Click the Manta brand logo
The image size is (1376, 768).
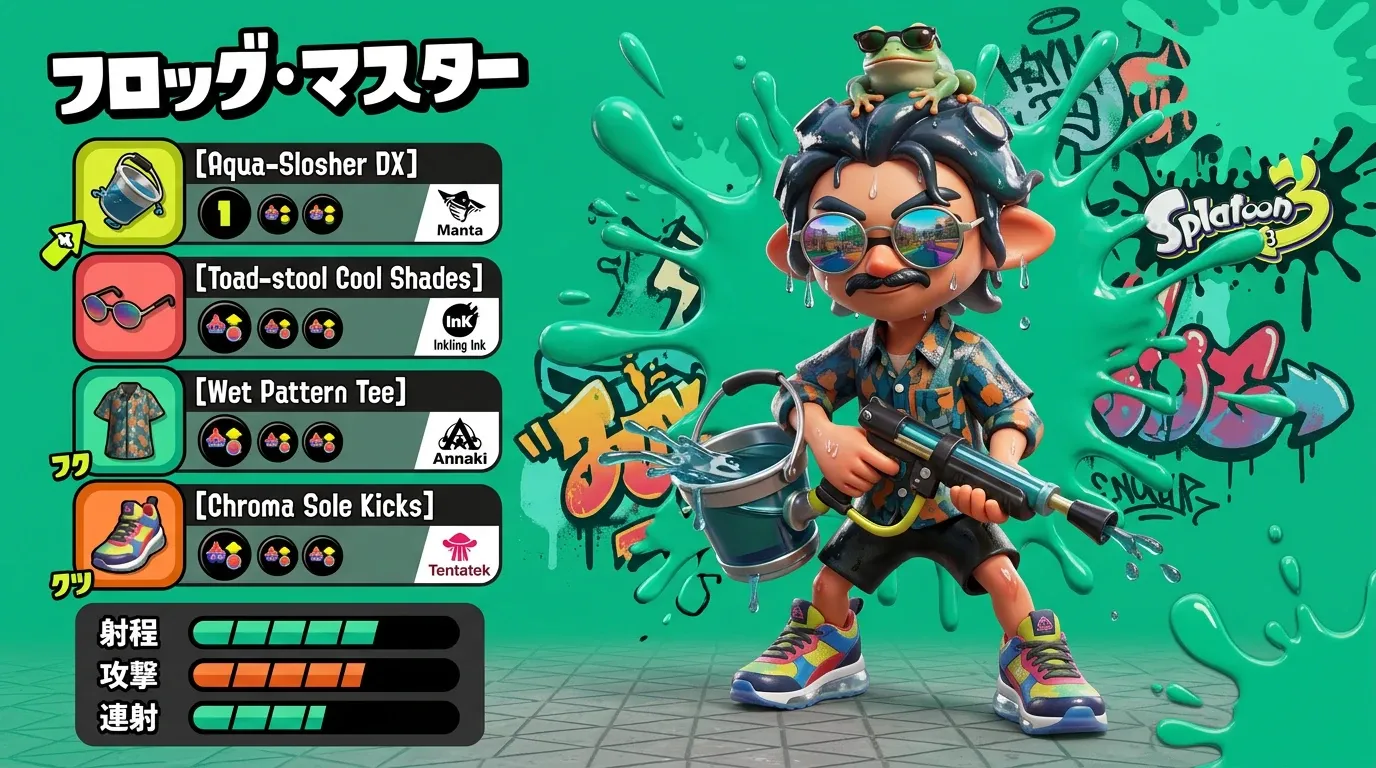[x=459, y=212]
